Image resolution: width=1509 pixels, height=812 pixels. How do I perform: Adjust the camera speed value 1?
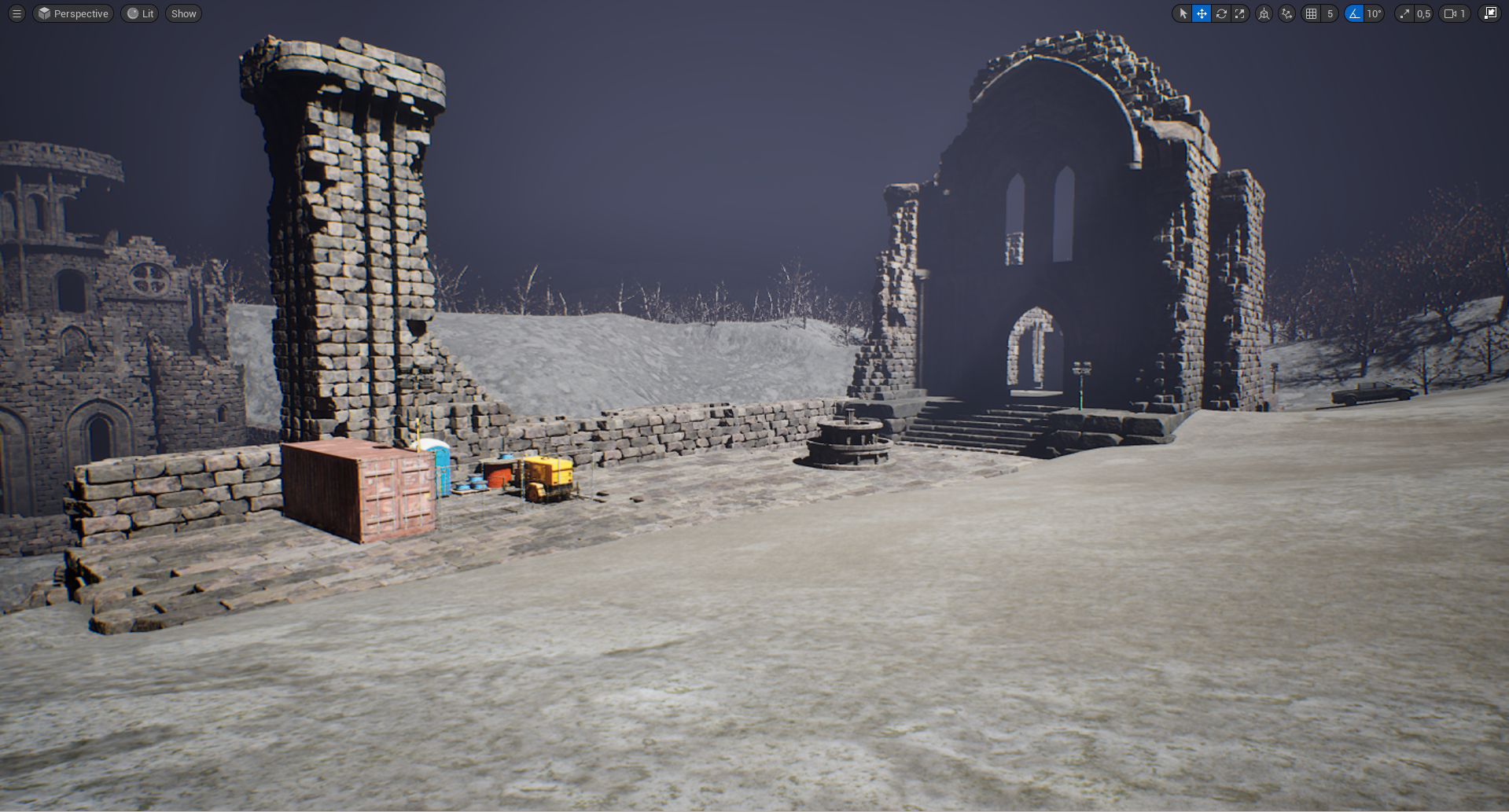[x=1463, y=13]
